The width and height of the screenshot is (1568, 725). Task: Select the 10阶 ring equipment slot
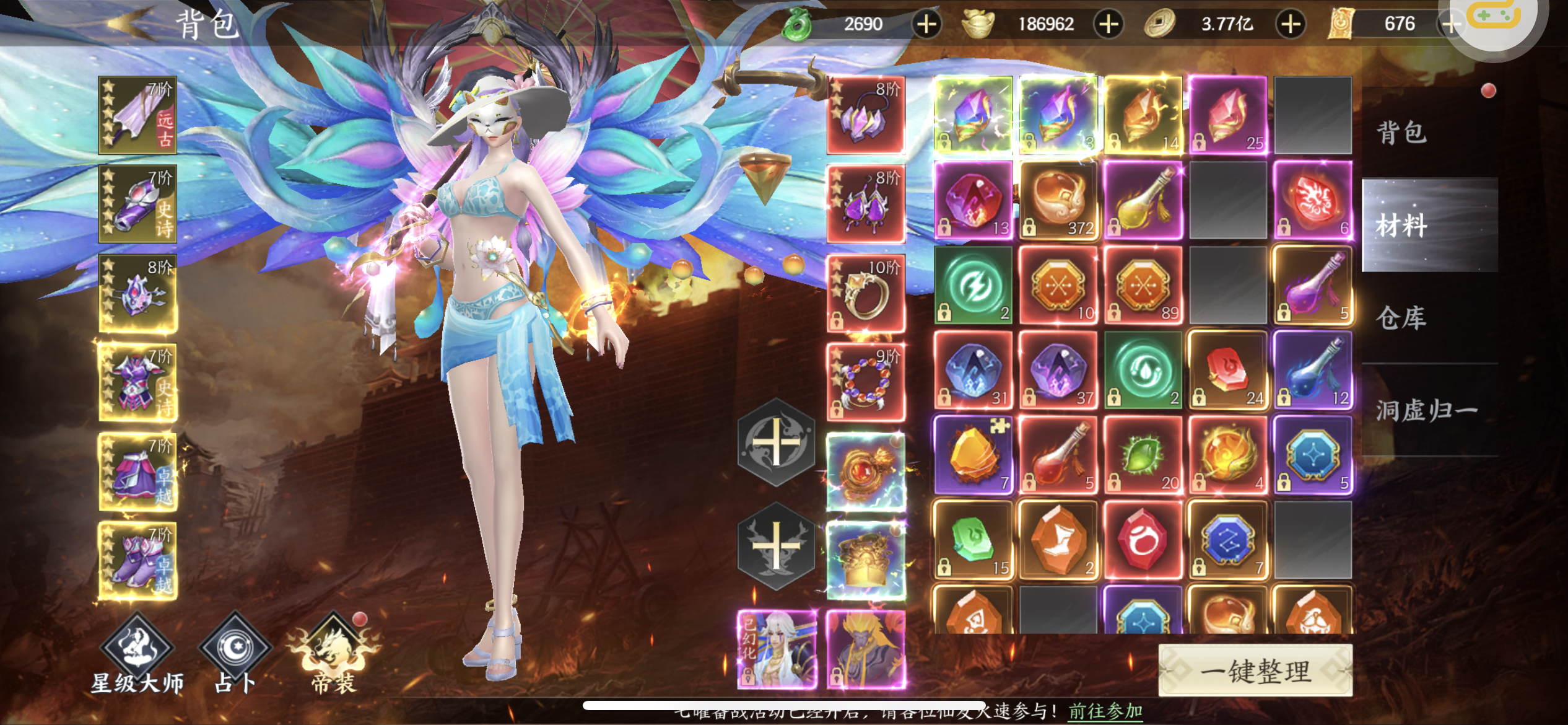pos(866,293)
